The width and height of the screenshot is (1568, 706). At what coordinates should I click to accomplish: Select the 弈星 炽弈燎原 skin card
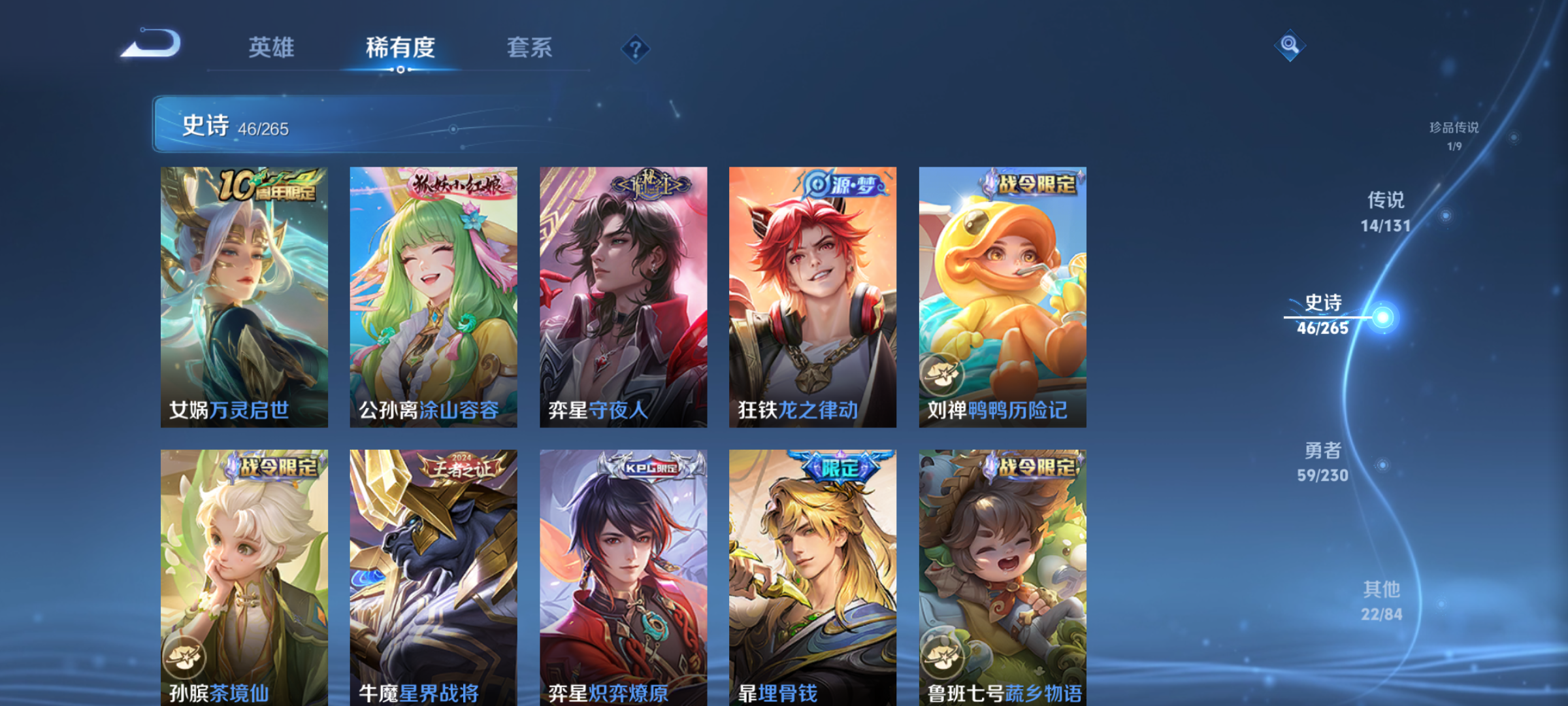click(623, 577)
